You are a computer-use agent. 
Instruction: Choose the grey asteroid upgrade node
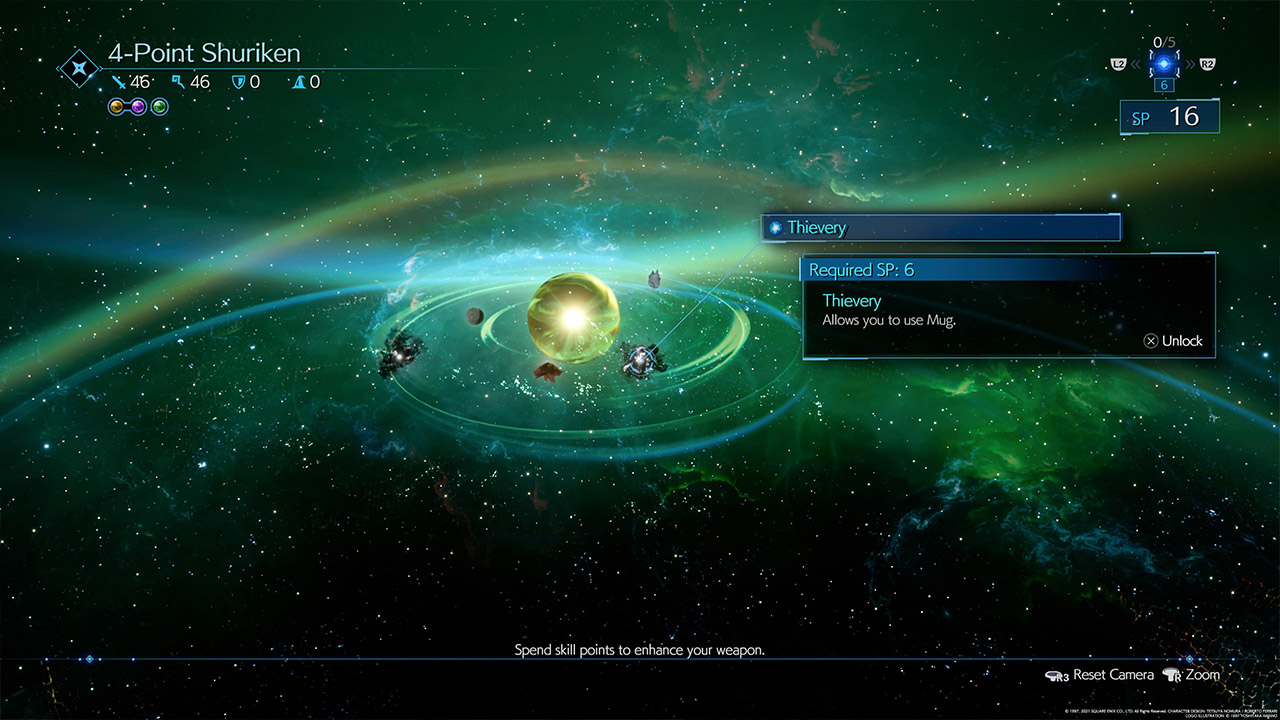[654, 278]
